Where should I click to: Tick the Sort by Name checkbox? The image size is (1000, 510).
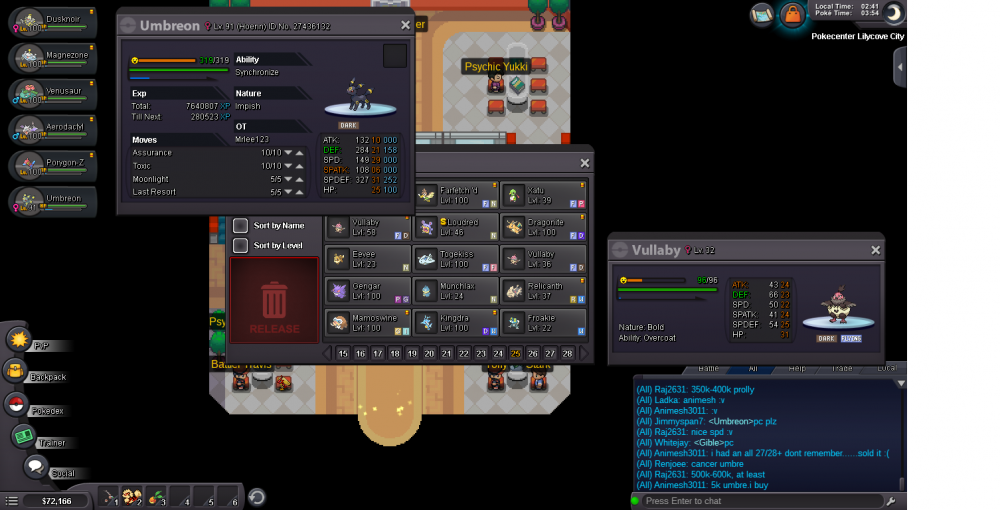click(x=240, y=226)
